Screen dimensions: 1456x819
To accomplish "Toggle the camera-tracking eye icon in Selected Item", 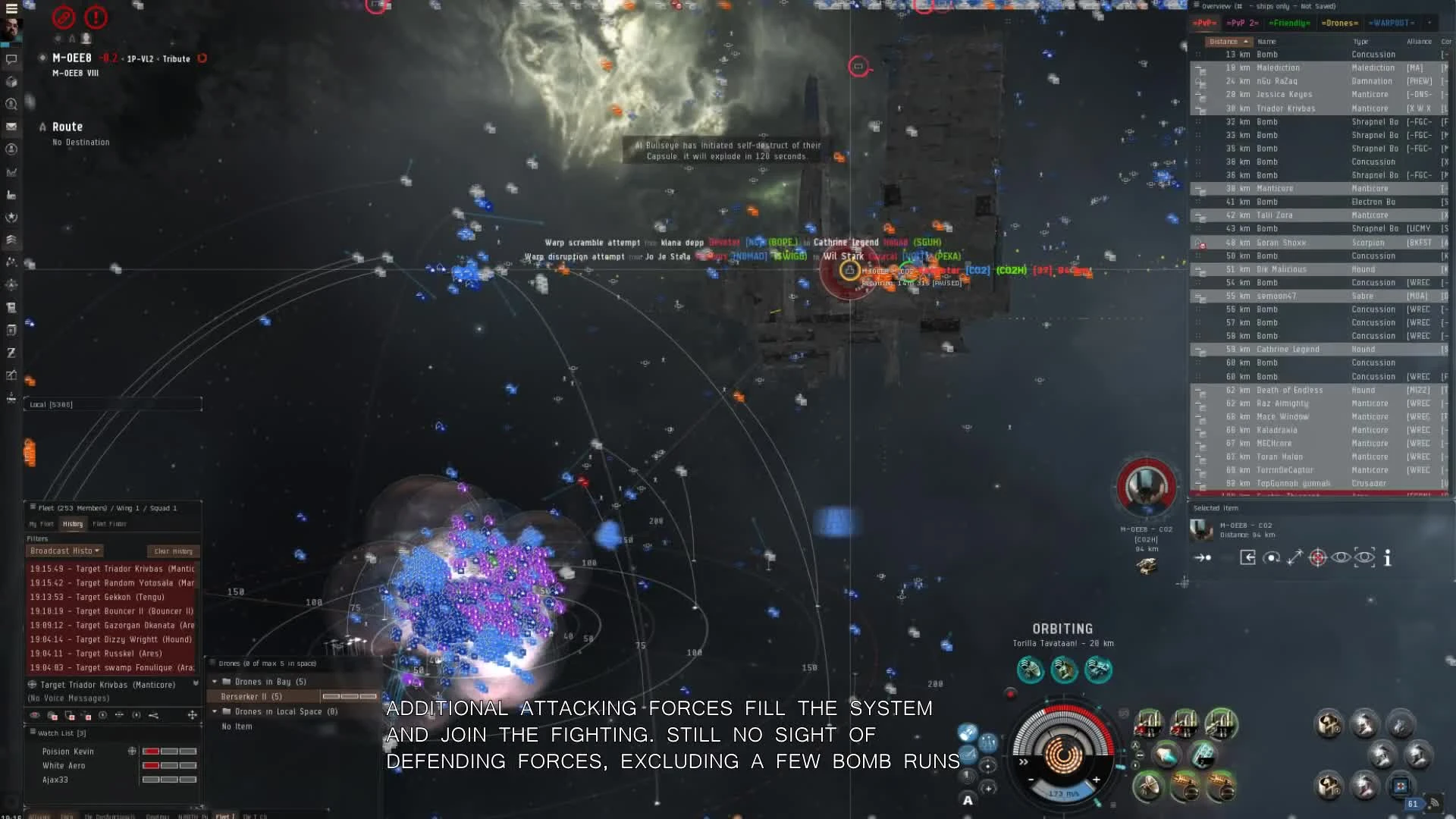I will click(1364, 557).
